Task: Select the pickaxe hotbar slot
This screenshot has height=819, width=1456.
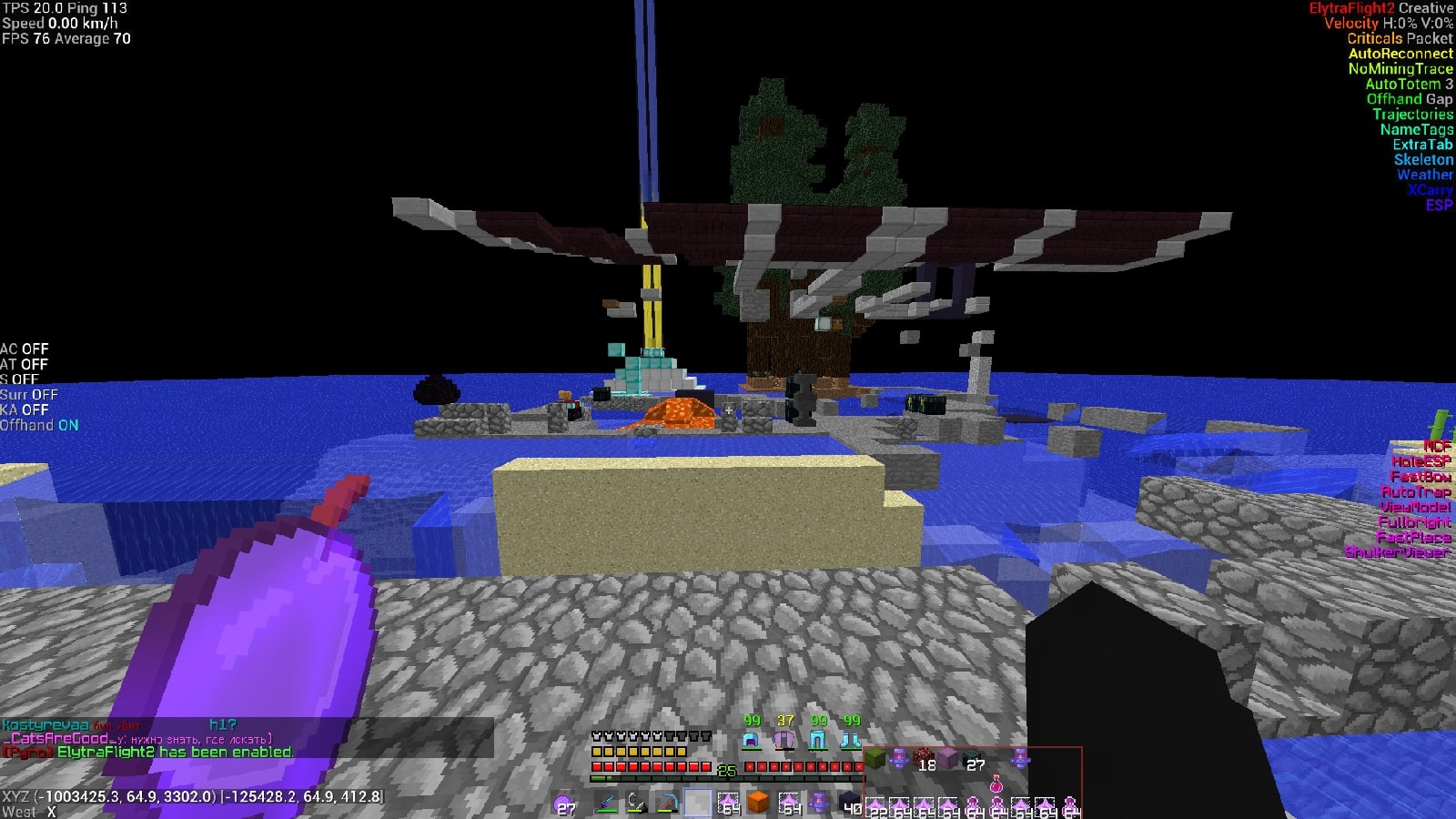Action: tap(667, 803)
